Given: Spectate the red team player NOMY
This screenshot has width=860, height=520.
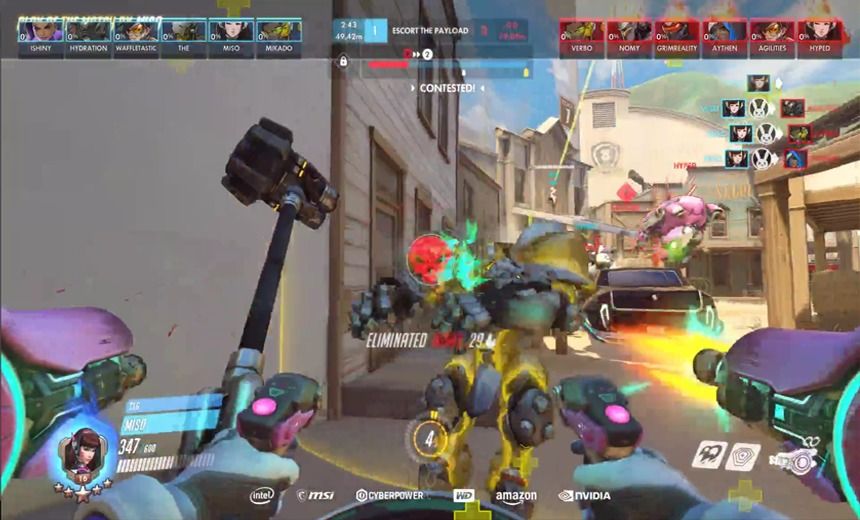Looking at the screenshot, I should tap(629, 37).
